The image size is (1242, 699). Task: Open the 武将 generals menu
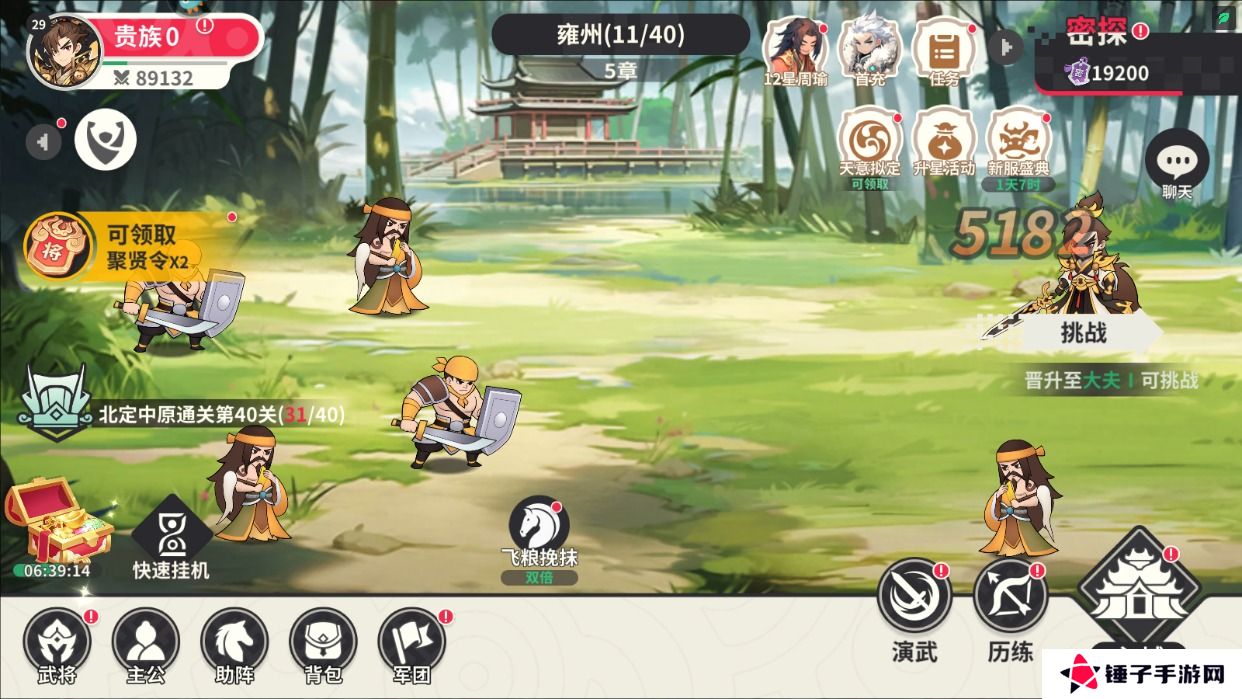[57, 641]
